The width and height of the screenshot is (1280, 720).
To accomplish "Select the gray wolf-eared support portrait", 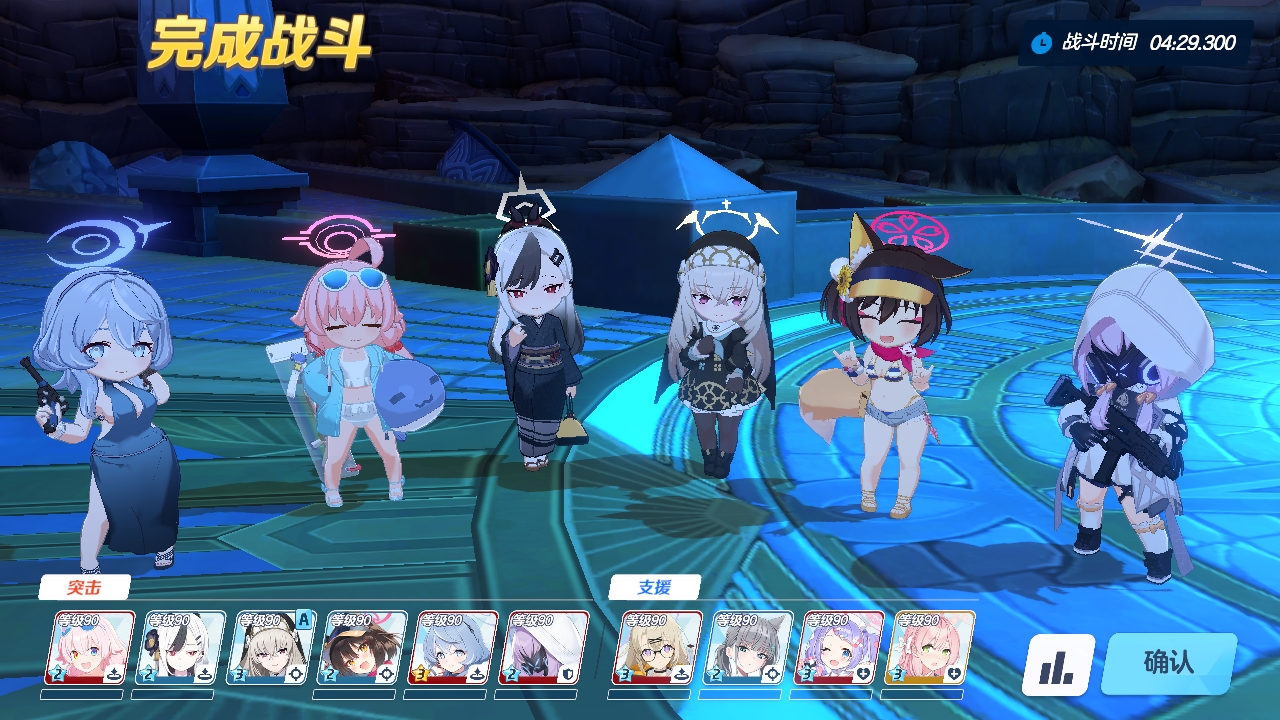I will pyautogui.click(x=748, y=648).
